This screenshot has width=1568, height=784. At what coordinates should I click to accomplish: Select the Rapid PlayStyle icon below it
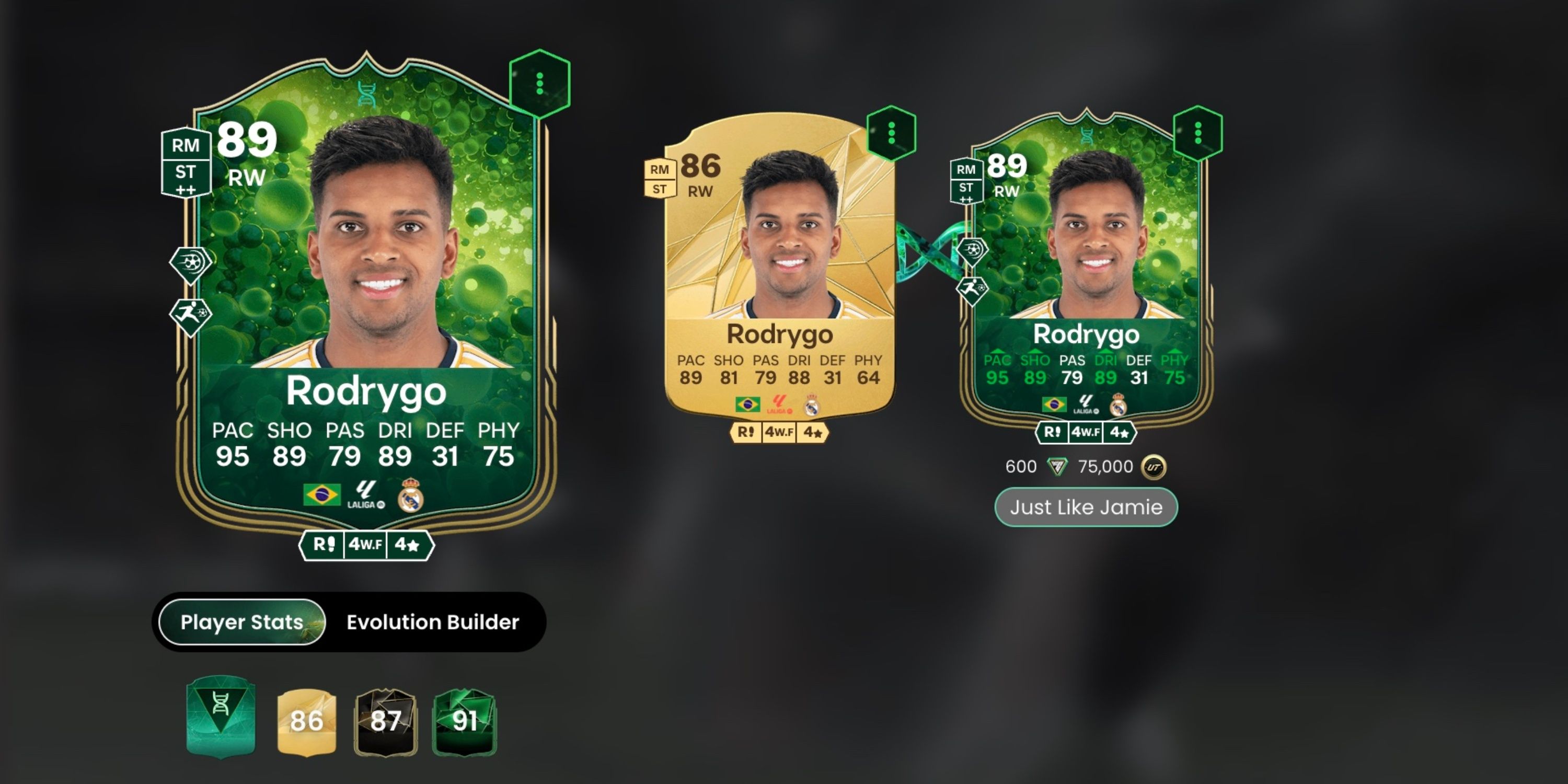tap(191, 315)
